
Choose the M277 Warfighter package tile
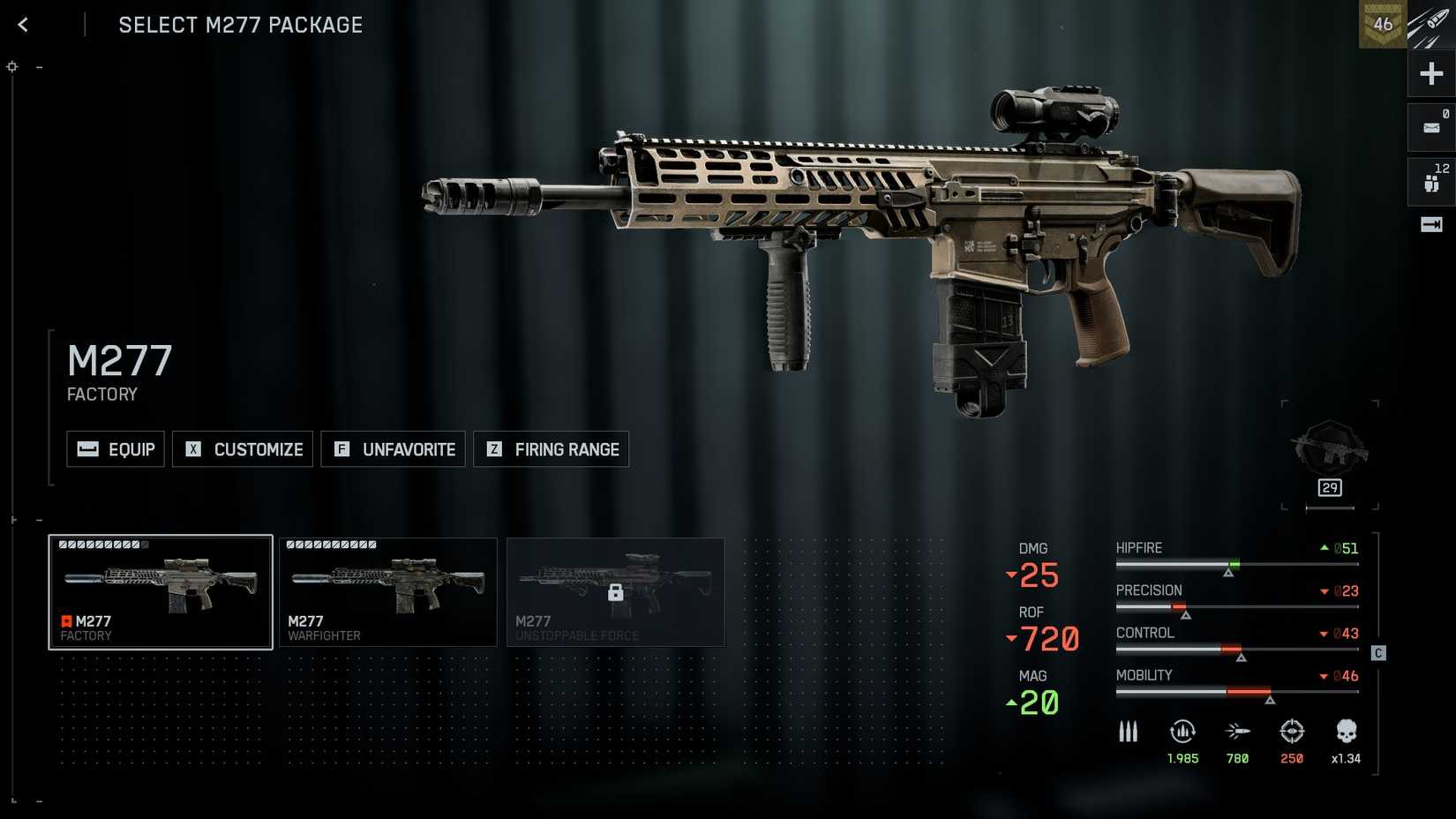[388, 591]
